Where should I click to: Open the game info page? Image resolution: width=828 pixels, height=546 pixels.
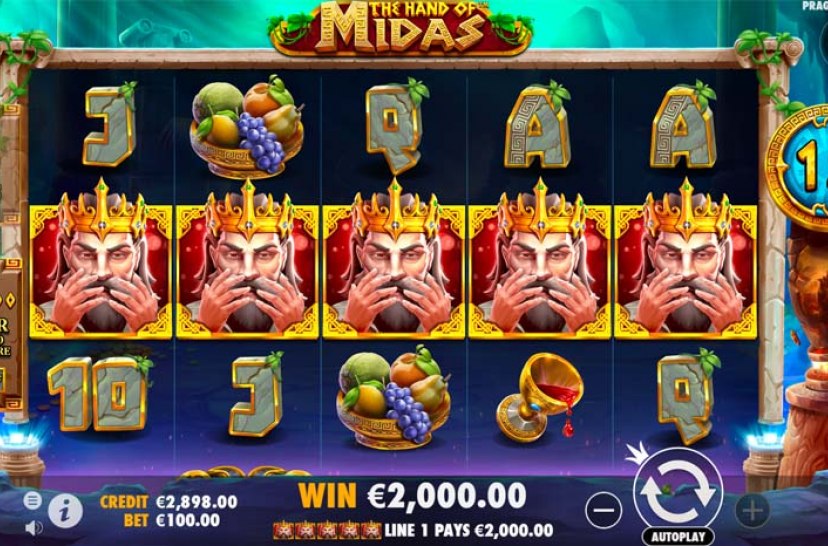(x=65, y=510)
